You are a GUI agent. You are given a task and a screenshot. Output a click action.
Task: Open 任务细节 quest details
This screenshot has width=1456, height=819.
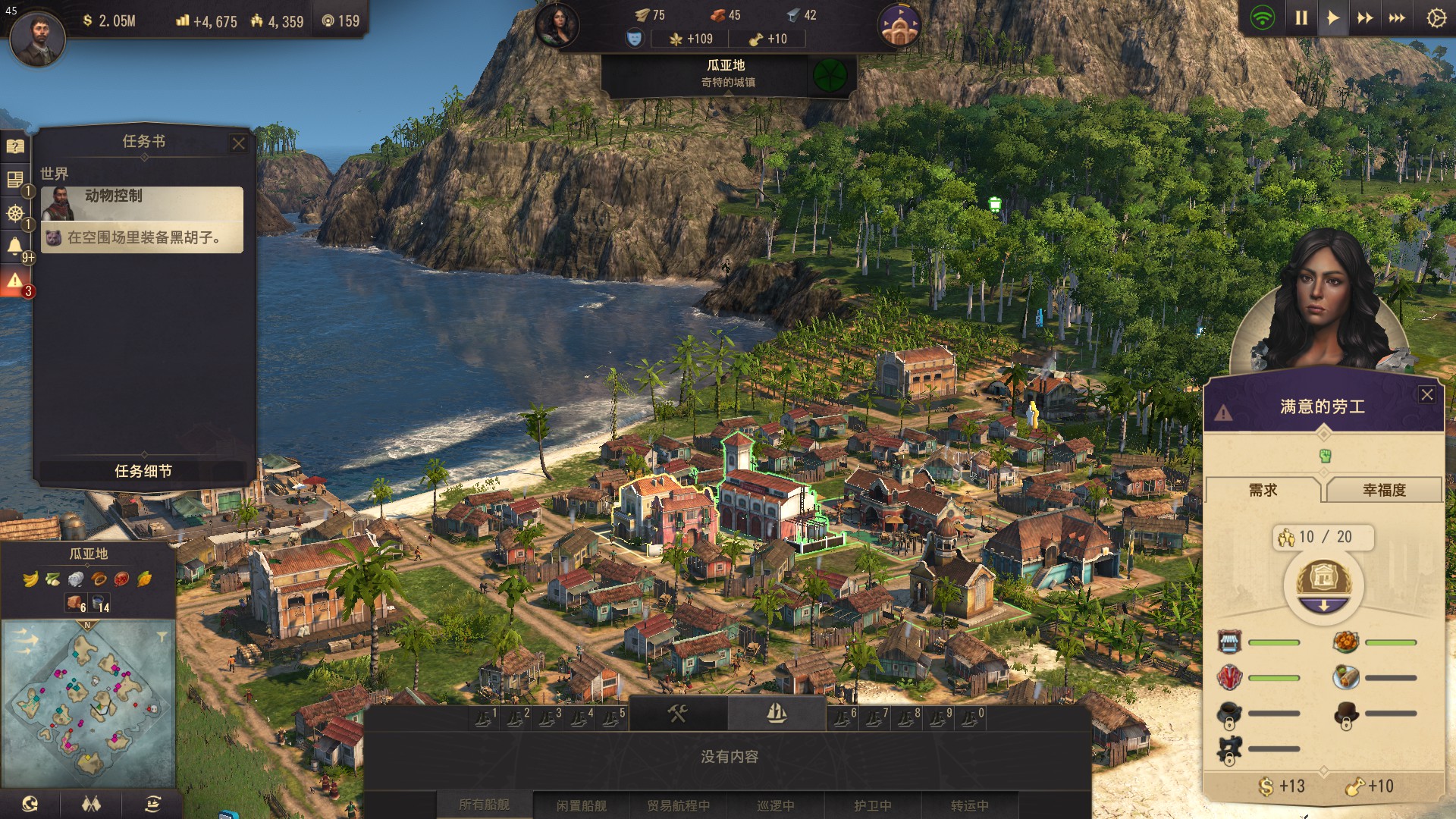click(143, 471)
